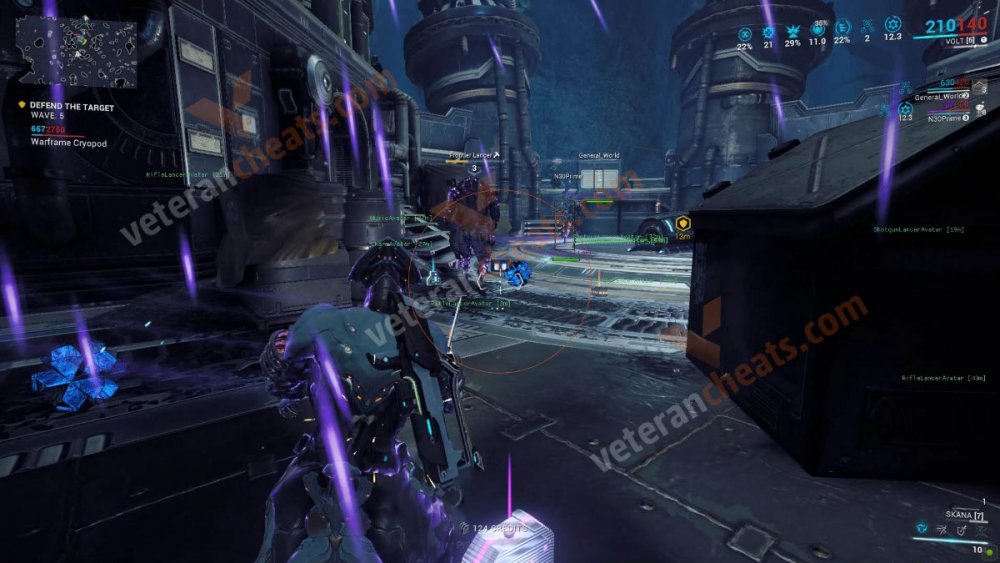The width and height of the screenshot is (1000, 563).
Task: Activate the first glowing blue ability icon
Action: pyautogui.click(x=921, y=527)
